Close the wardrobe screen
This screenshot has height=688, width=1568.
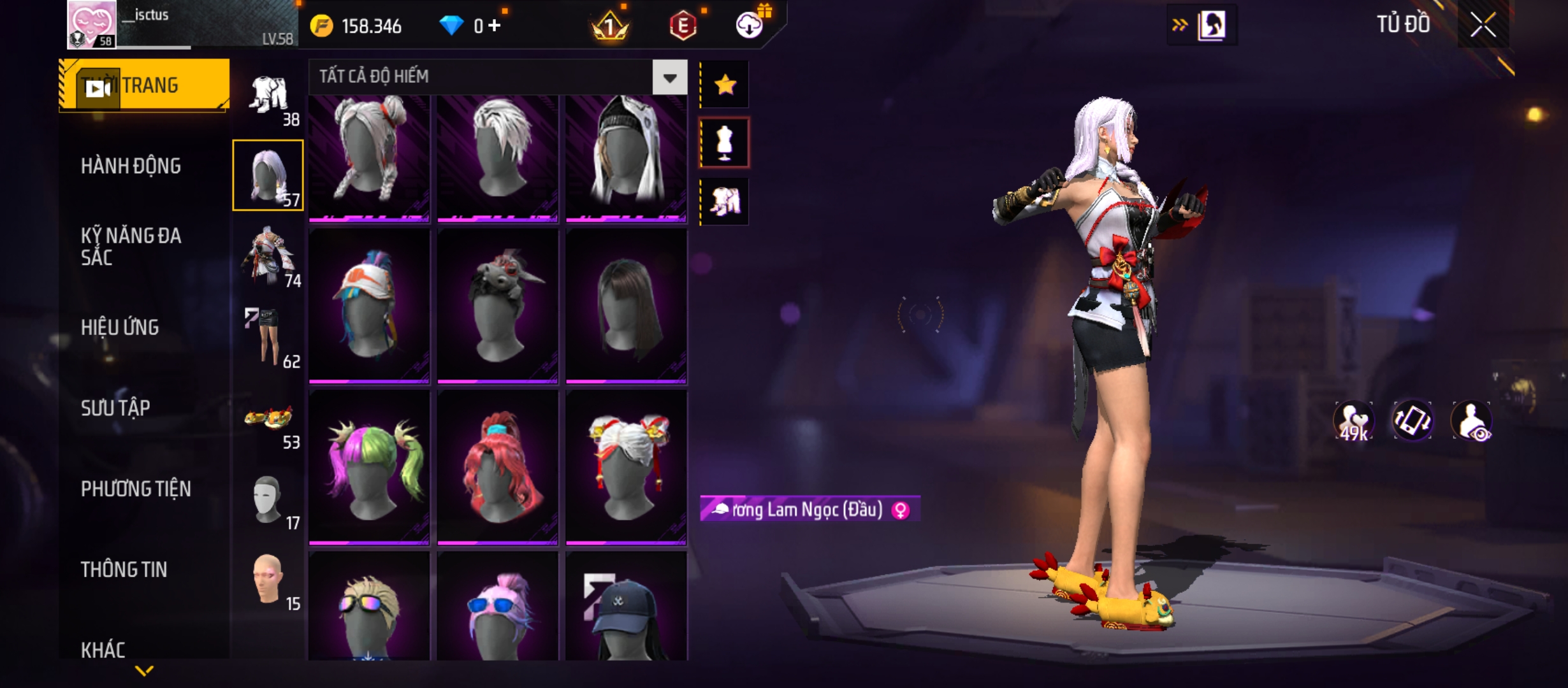pos(1483,25)
